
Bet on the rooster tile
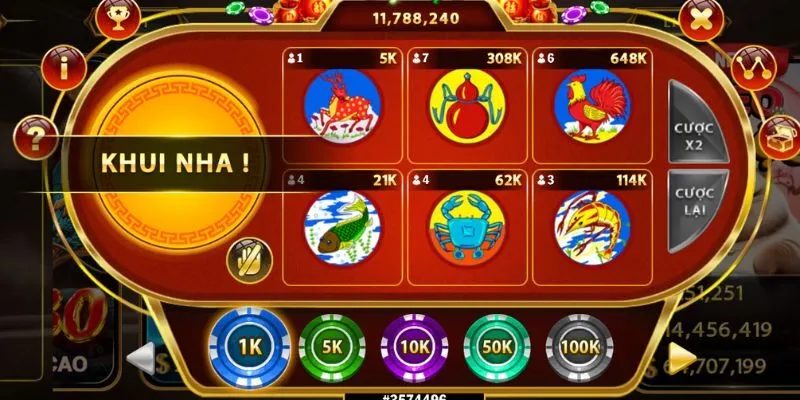click(589, 104)
